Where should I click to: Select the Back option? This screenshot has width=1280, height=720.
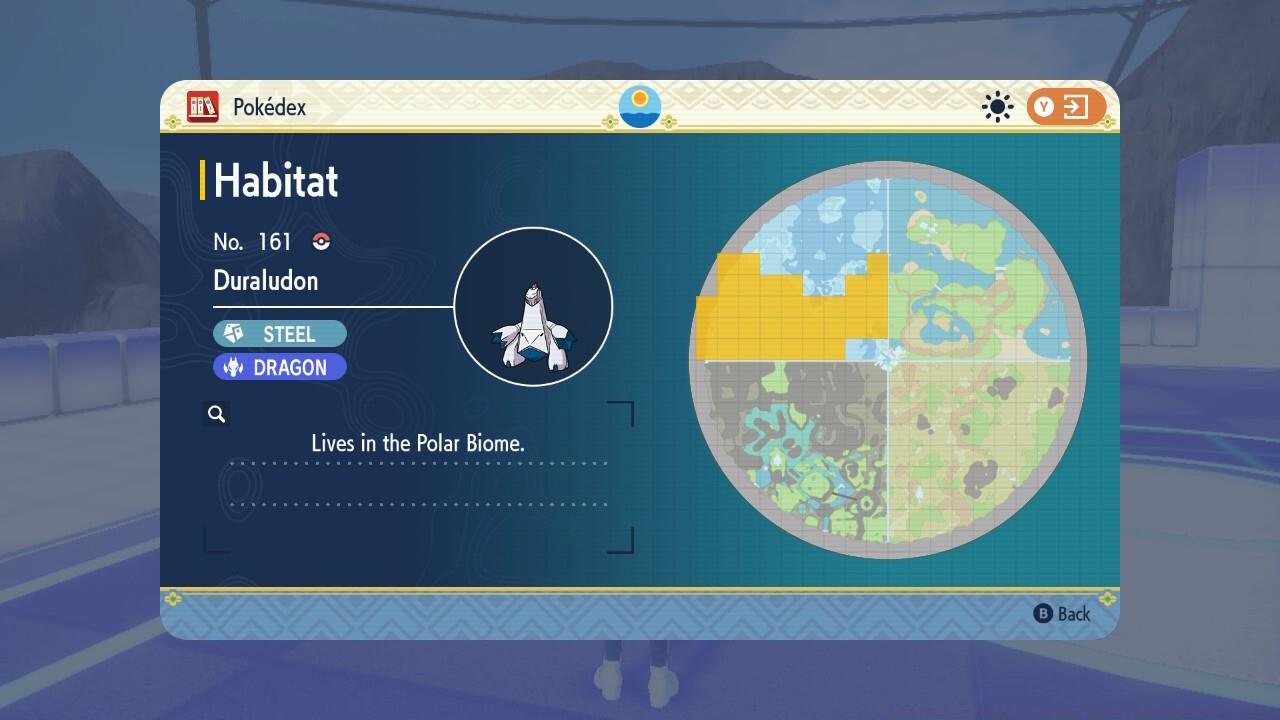tap(1062, 614)
